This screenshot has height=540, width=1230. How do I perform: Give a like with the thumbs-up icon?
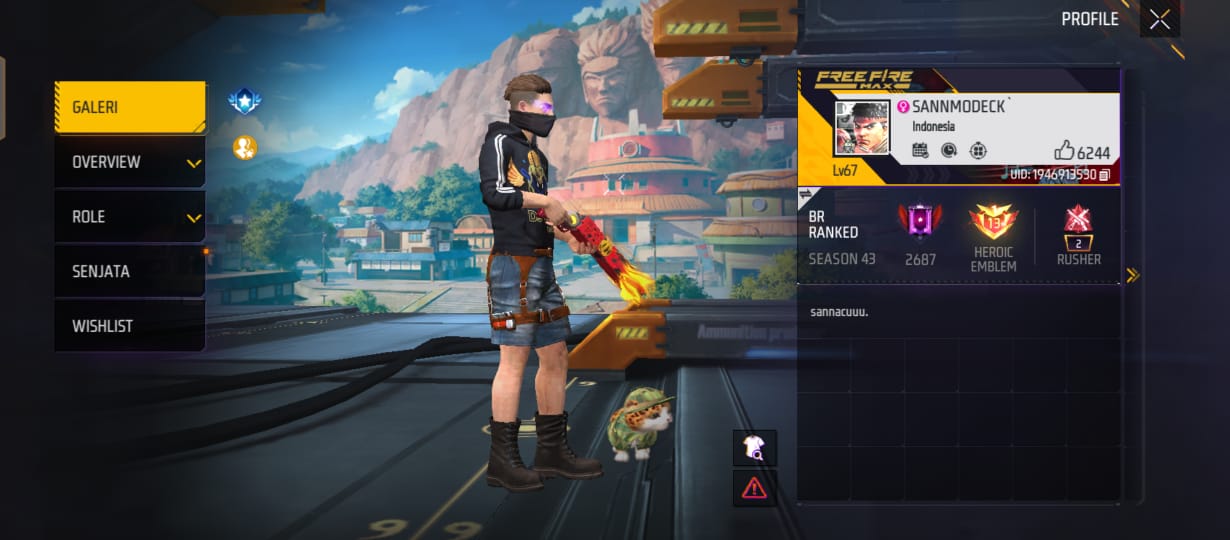click(x=1064, y=151)
